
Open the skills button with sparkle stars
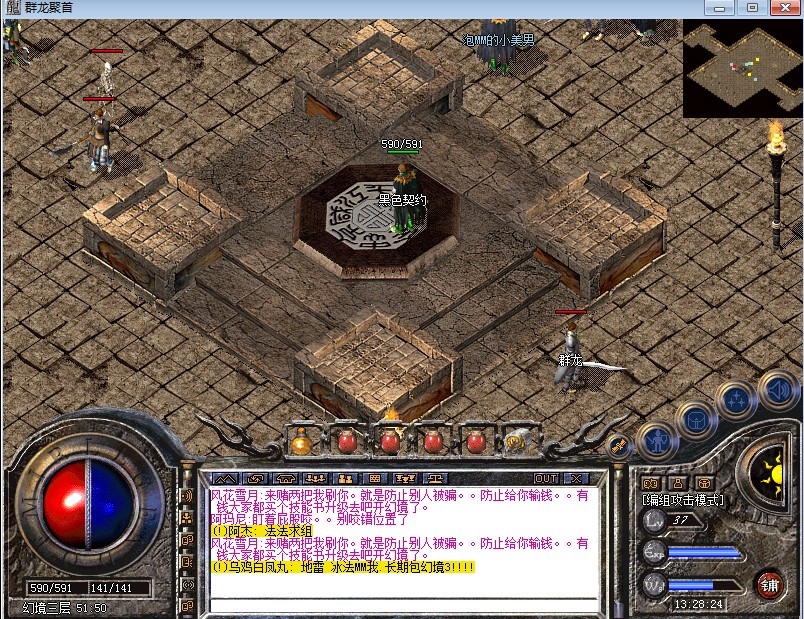coord(734,400)
